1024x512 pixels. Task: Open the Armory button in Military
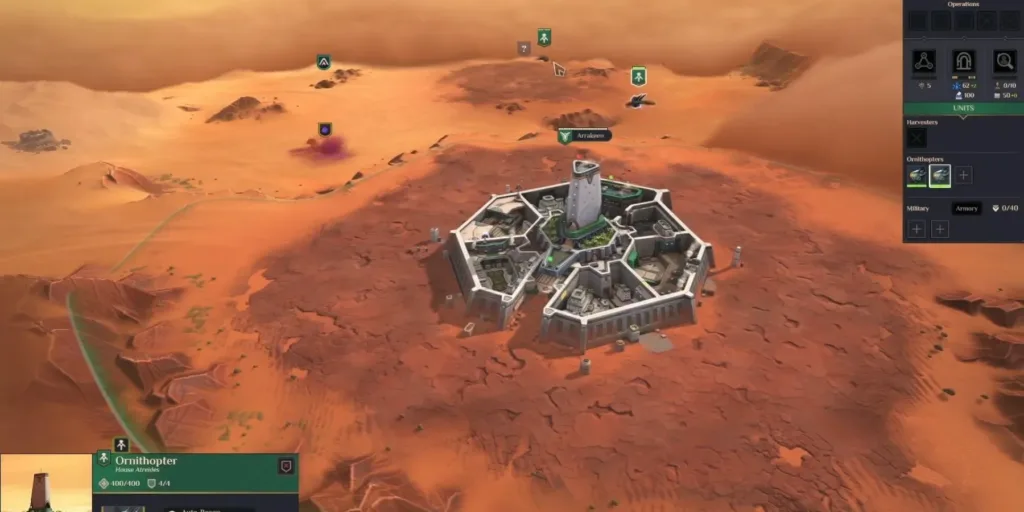click(967, 208)
